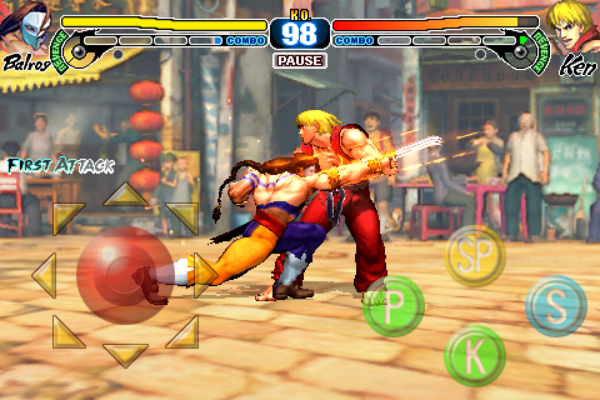The height and width of the screenshot is (400, 600).
Task: Tap the PAUSE button
Action: pos(299,61)
